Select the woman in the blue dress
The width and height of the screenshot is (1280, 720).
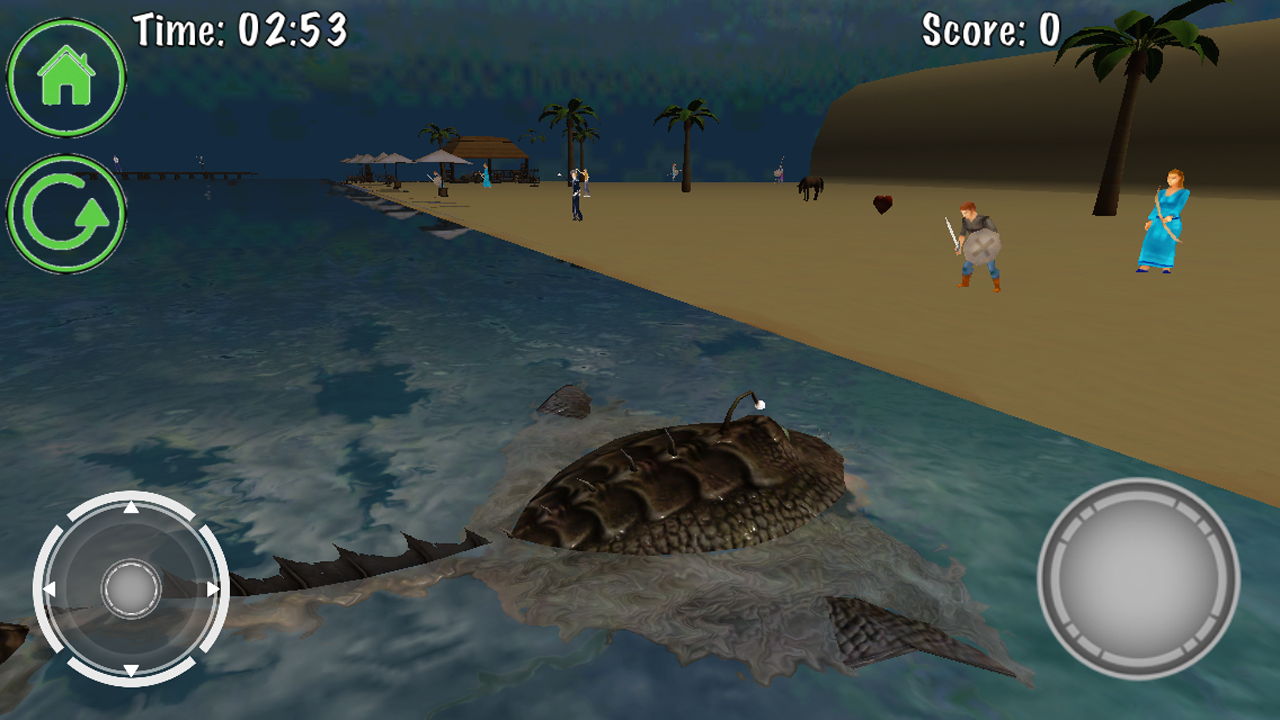tap(1163, 222)
